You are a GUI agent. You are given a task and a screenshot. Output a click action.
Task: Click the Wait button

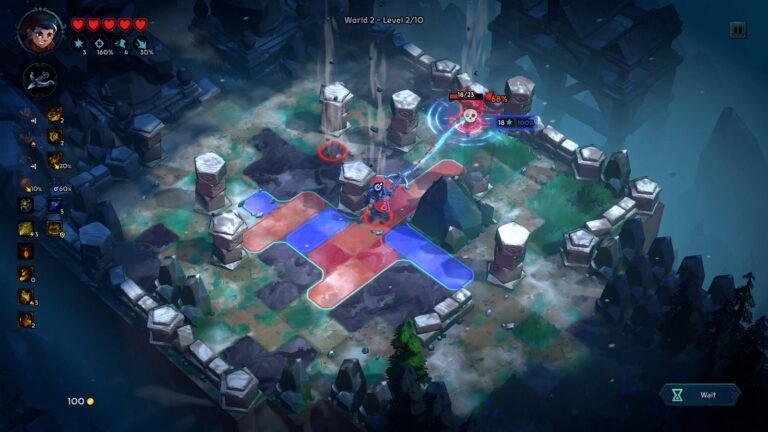[x=700, y=395]
